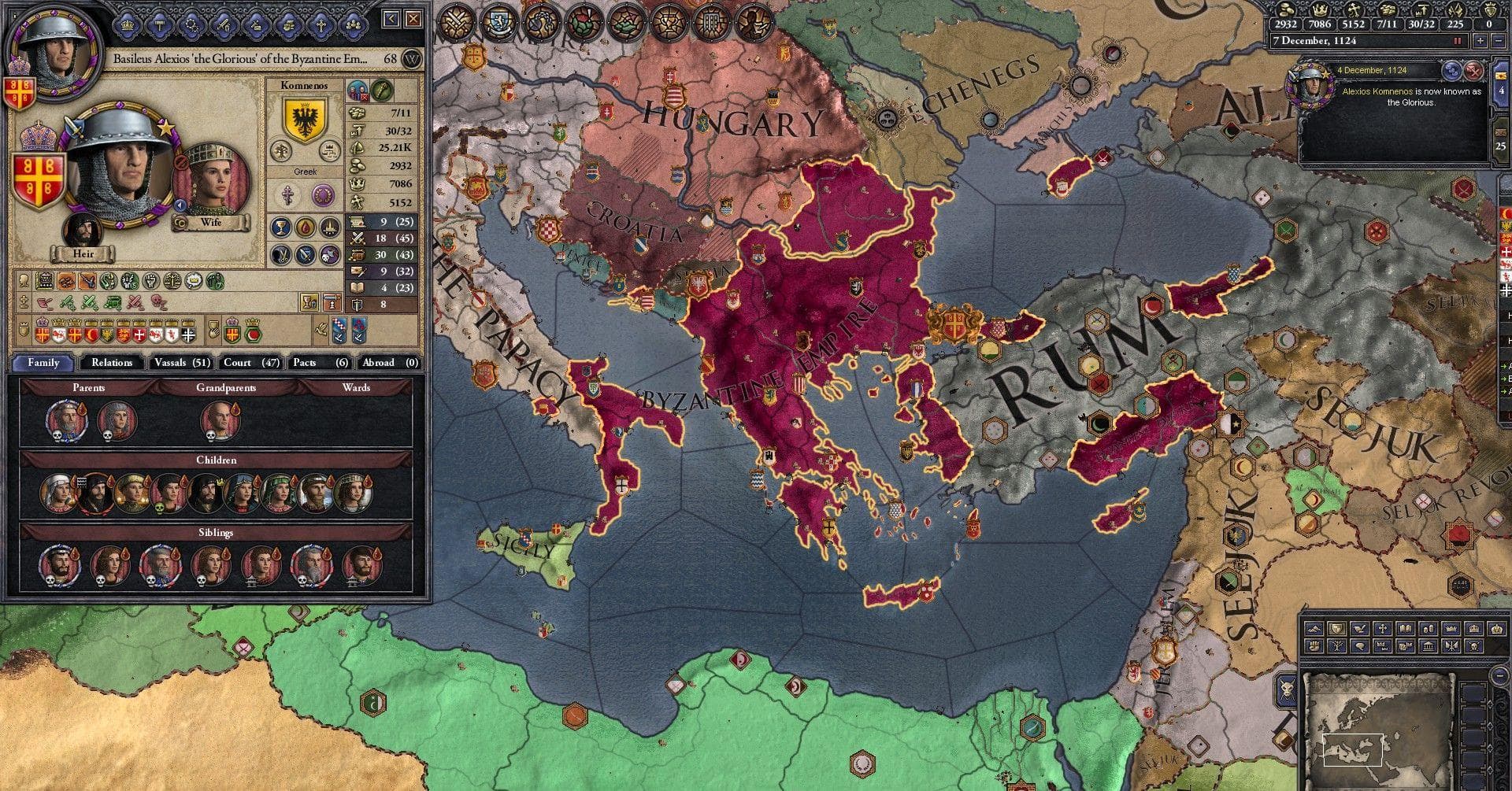Screen dimensions: 1512x791
Task: Select the terrain map mode
Action: coord(1313,629)
